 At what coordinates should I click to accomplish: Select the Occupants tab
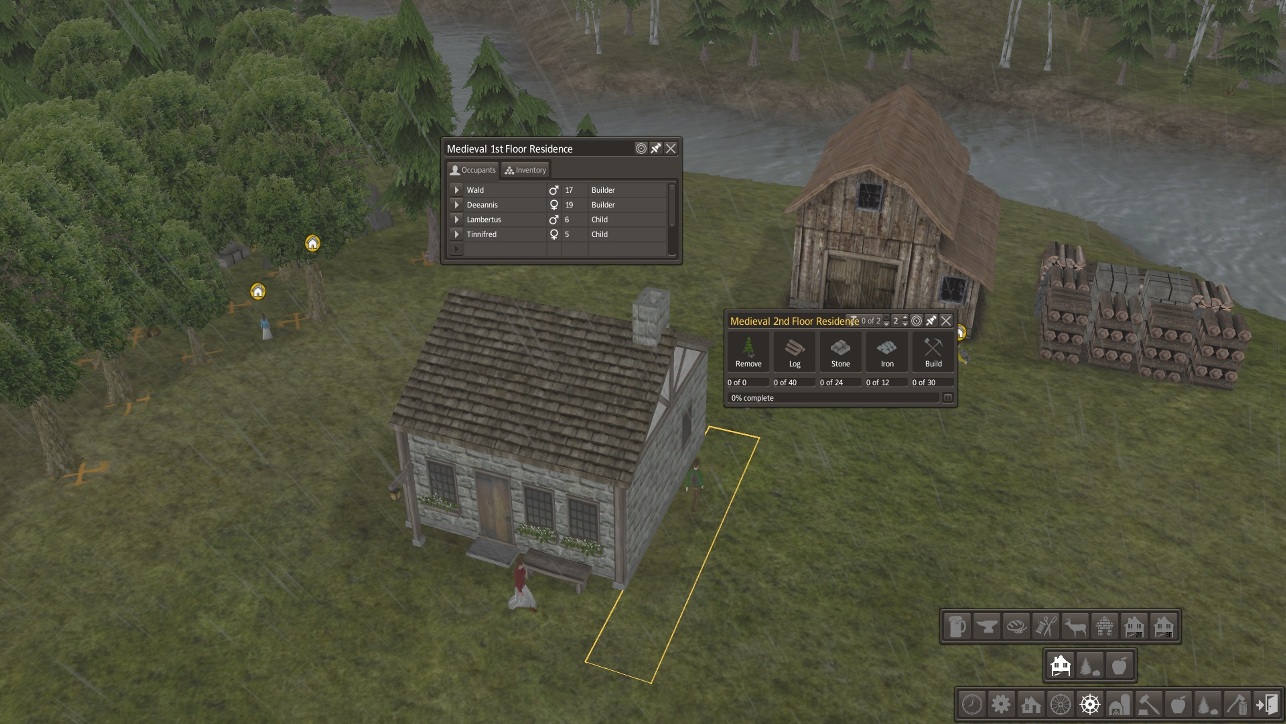(x=472, y=170)
